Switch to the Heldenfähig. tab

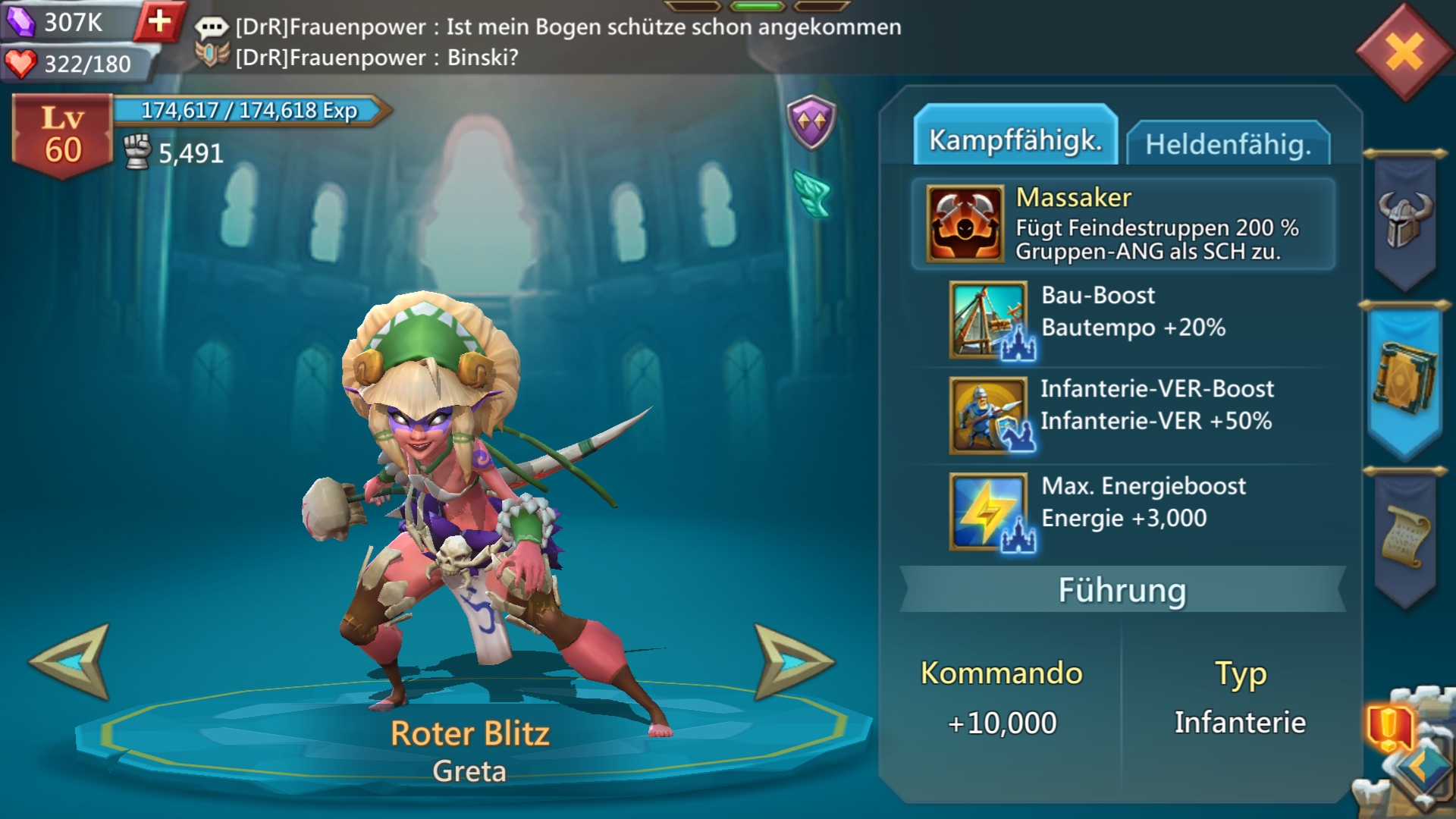1228,143
